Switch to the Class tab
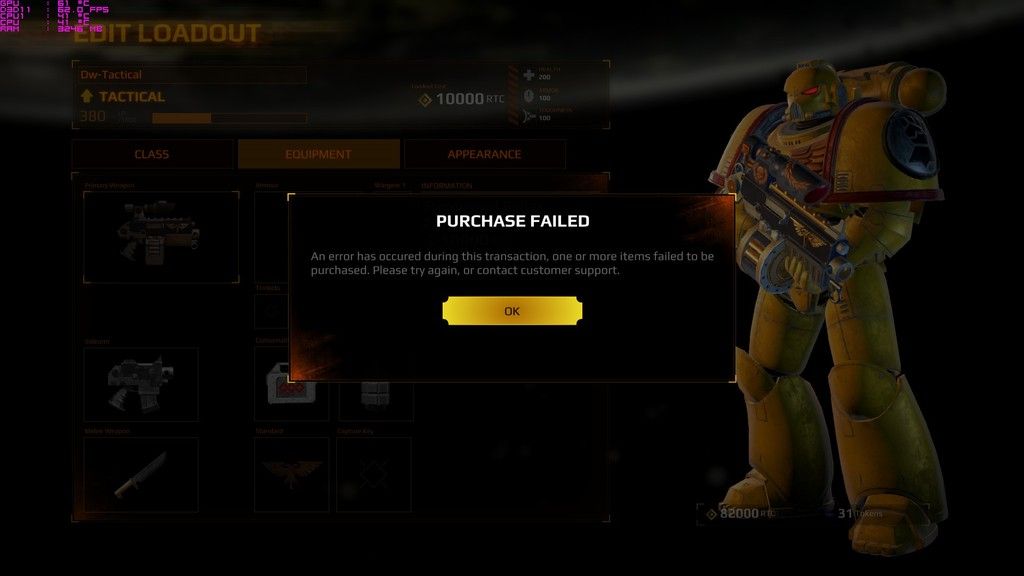The image size is (1024, 576). [152, 154]
